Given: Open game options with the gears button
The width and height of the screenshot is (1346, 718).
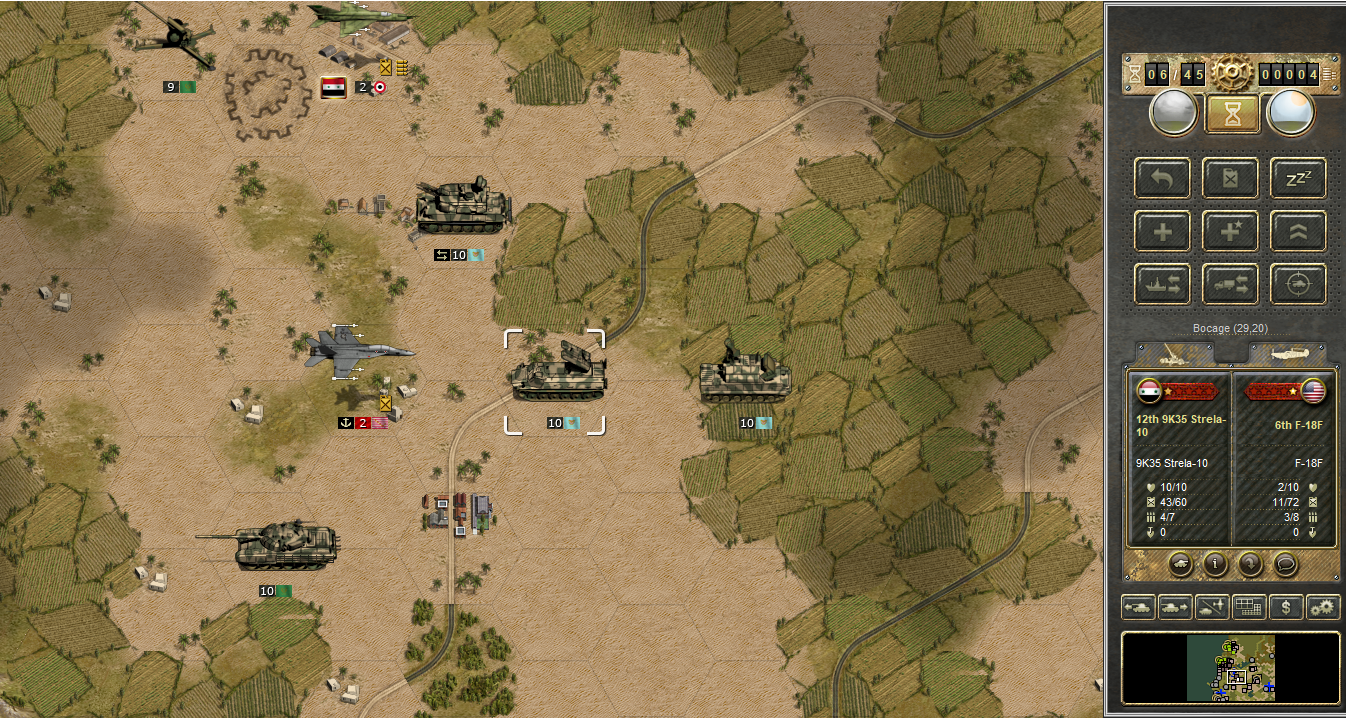Looking at the screenshot, I should [1323, 607].
